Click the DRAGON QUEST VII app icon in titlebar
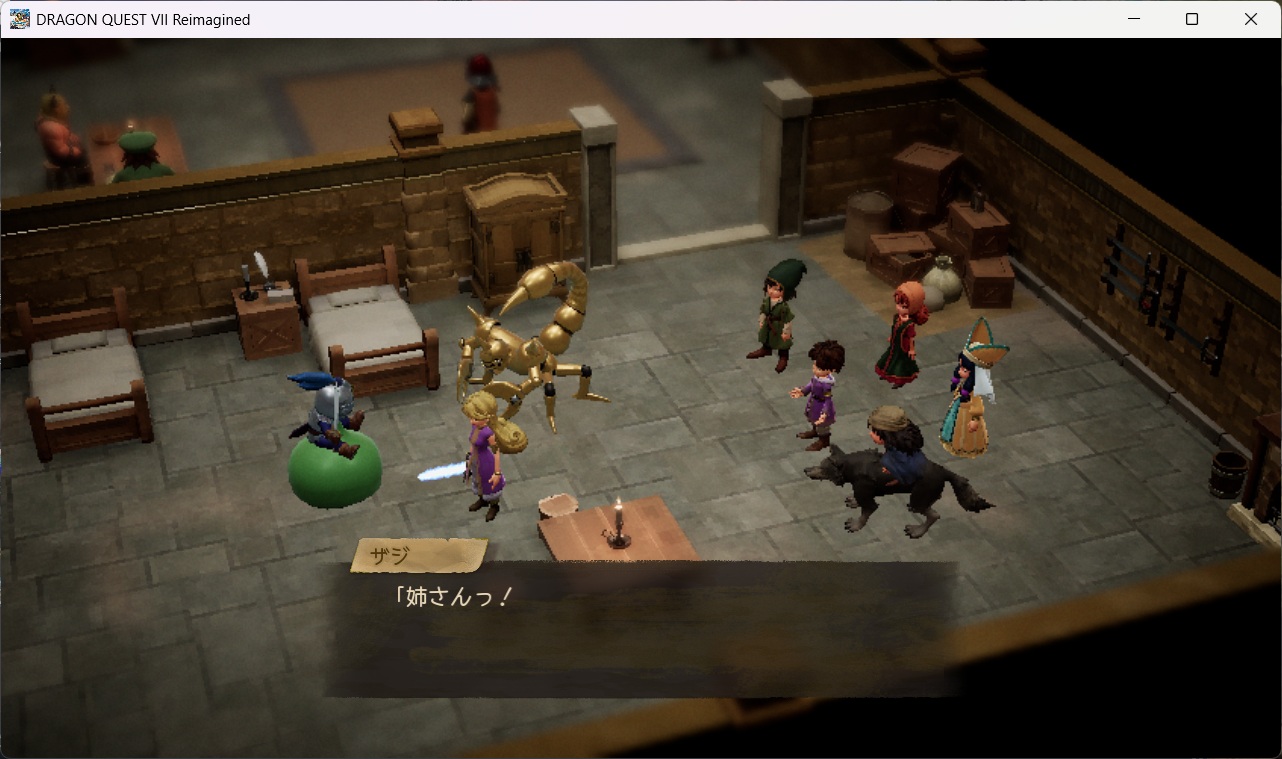The width and height of the screenshot is (1282, 759). [x=18, y=18]
